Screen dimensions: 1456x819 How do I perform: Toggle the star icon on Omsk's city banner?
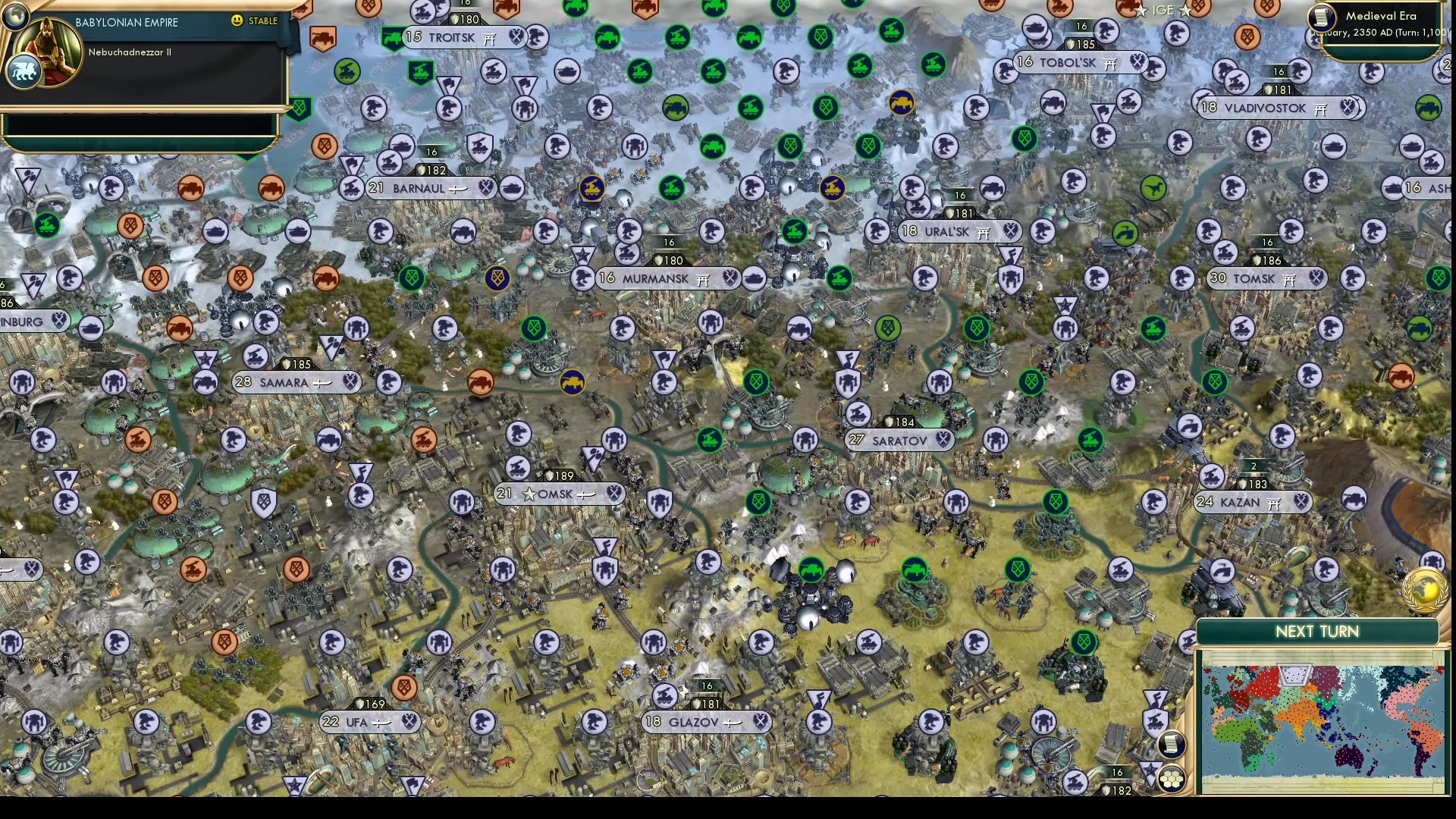[529, 494]
